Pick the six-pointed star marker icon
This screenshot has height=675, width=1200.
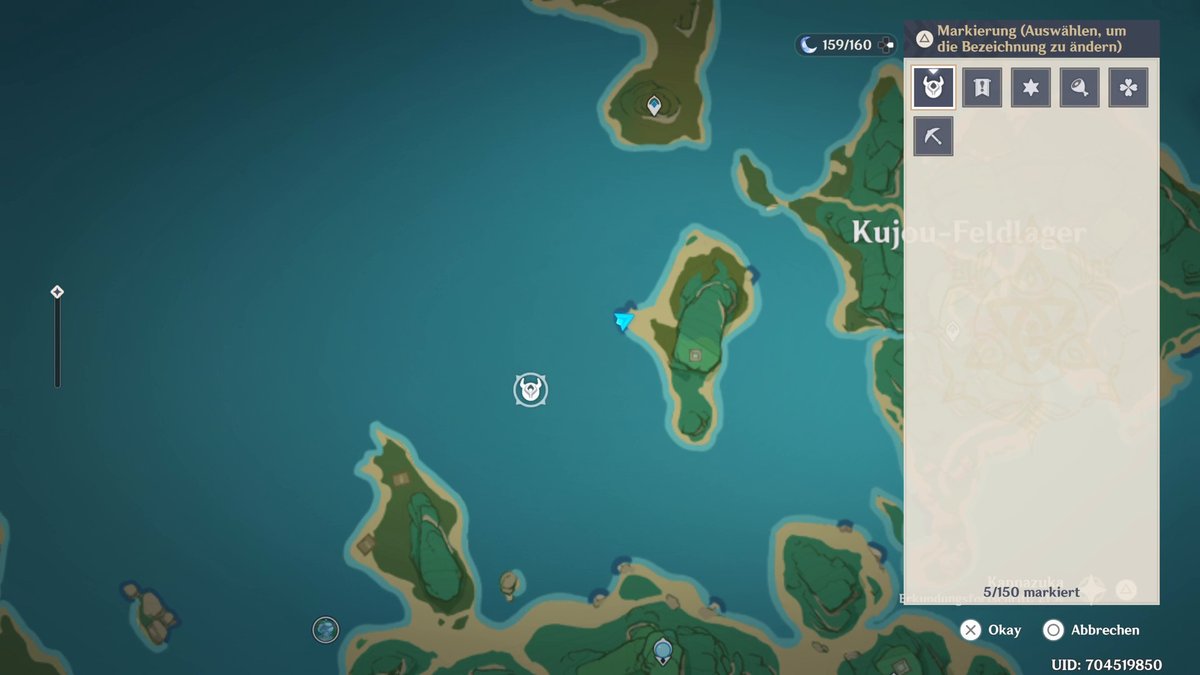click(x=1031, y=88)
